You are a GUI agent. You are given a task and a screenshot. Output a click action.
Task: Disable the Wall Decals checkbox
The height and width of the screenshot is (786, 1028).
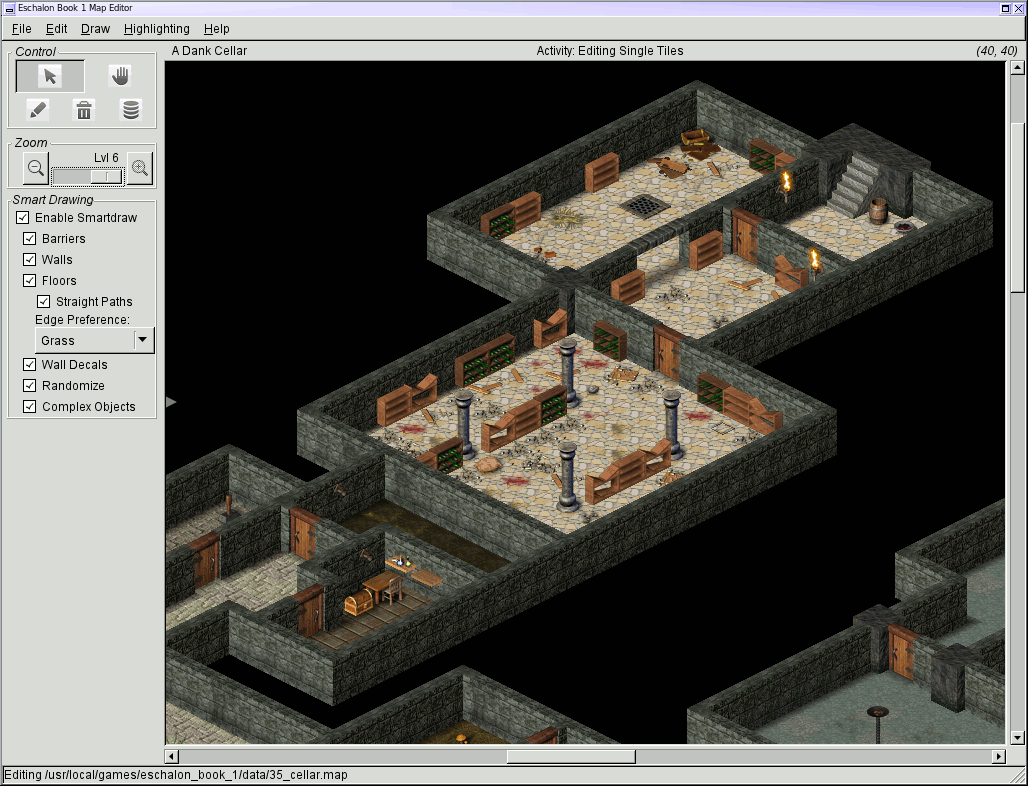[30, 365]
